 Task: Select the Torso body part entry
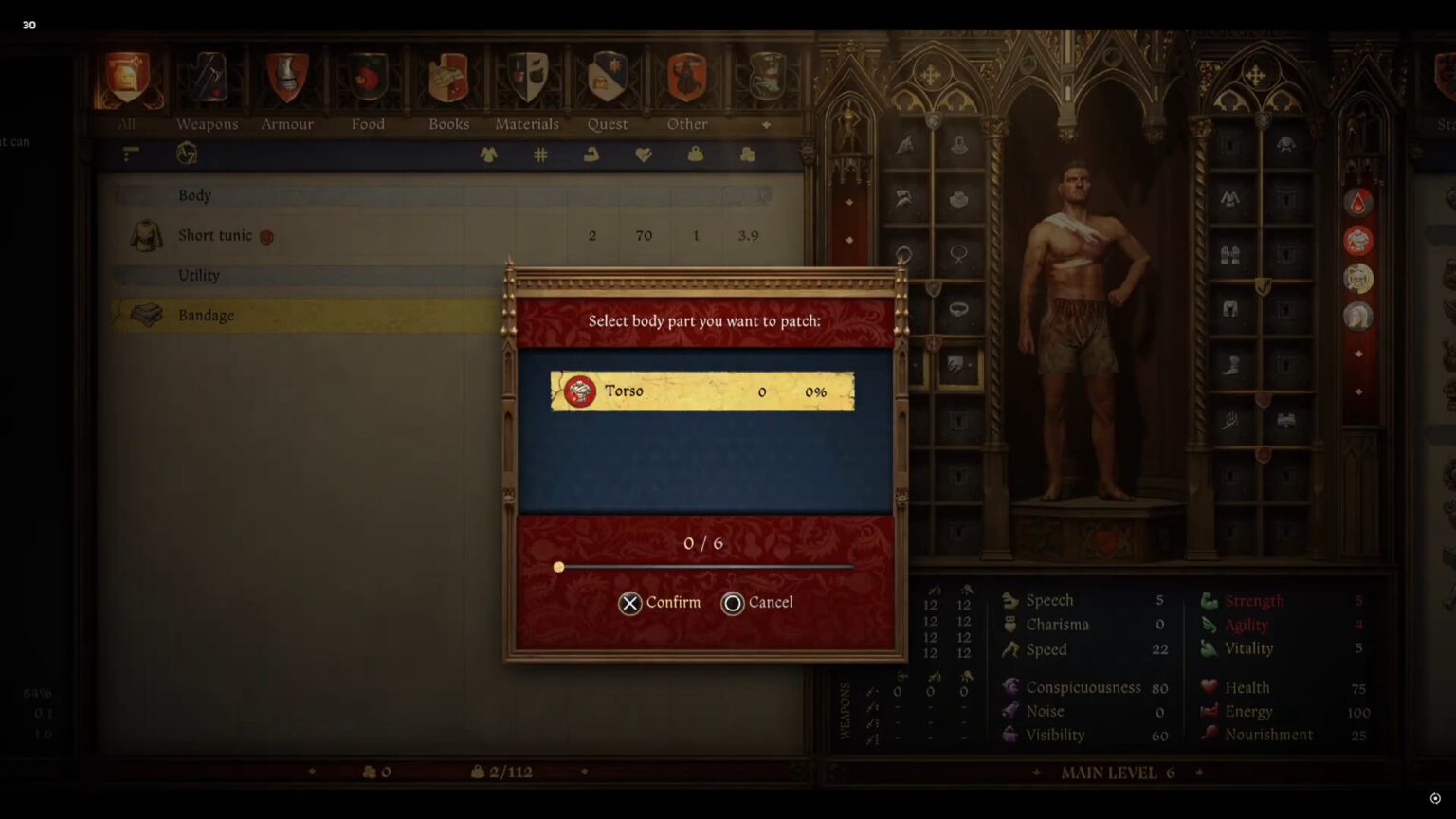click(x=701, y=391)
